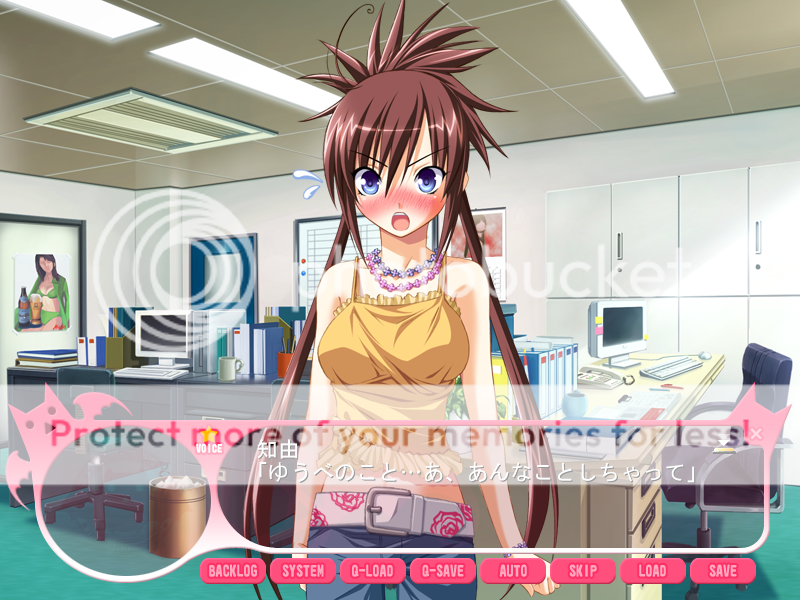Image resolution: width=800 pixels, height=600 pixels.
Task: Open the LOAD game screen
Action: (652, 571)
